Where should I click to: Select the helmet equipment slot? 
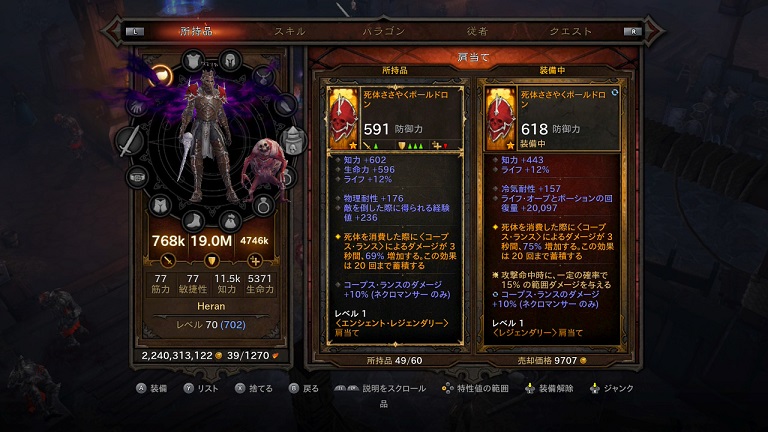pos(229,60)
